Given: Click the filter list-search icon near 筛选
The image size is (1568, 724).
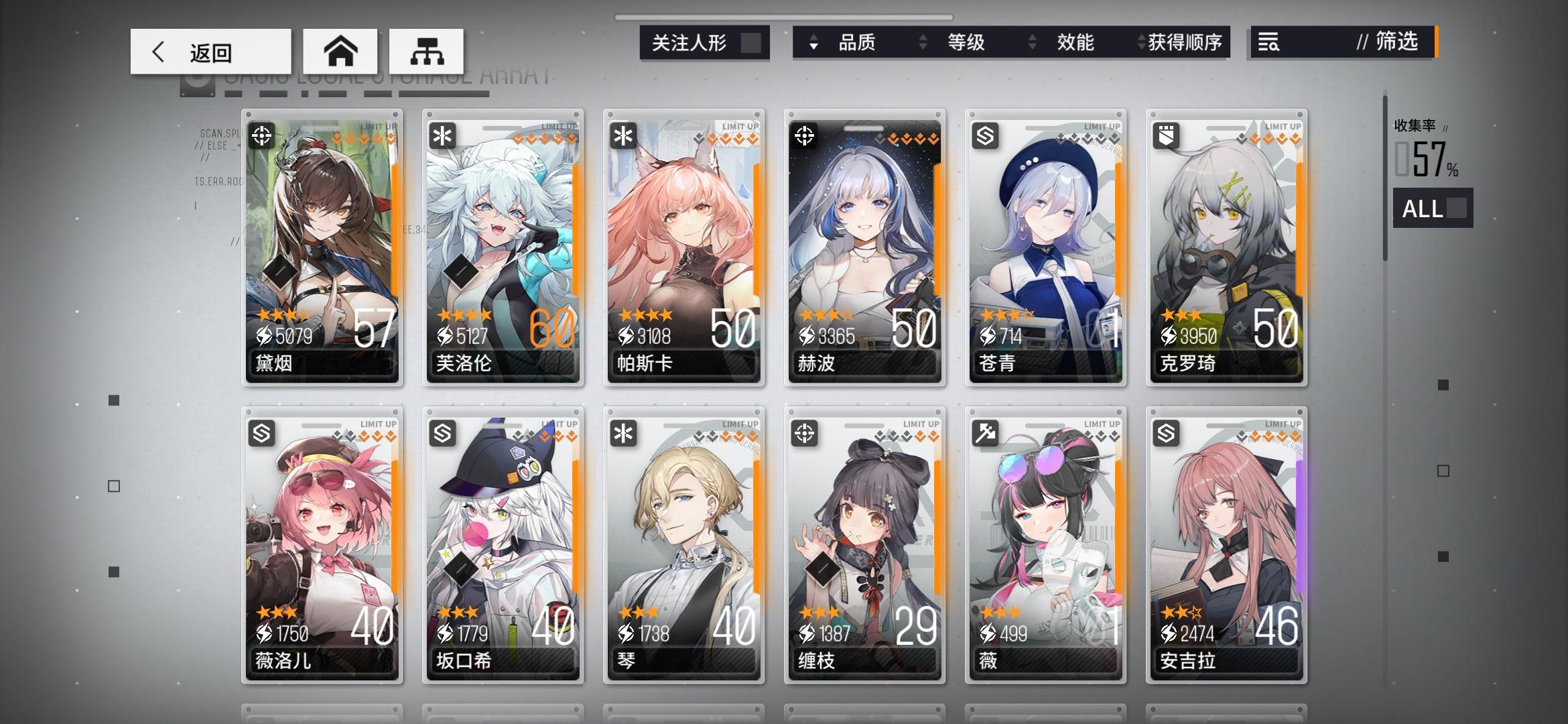Looking at the screenshot, I should (x=1270, y=42).
